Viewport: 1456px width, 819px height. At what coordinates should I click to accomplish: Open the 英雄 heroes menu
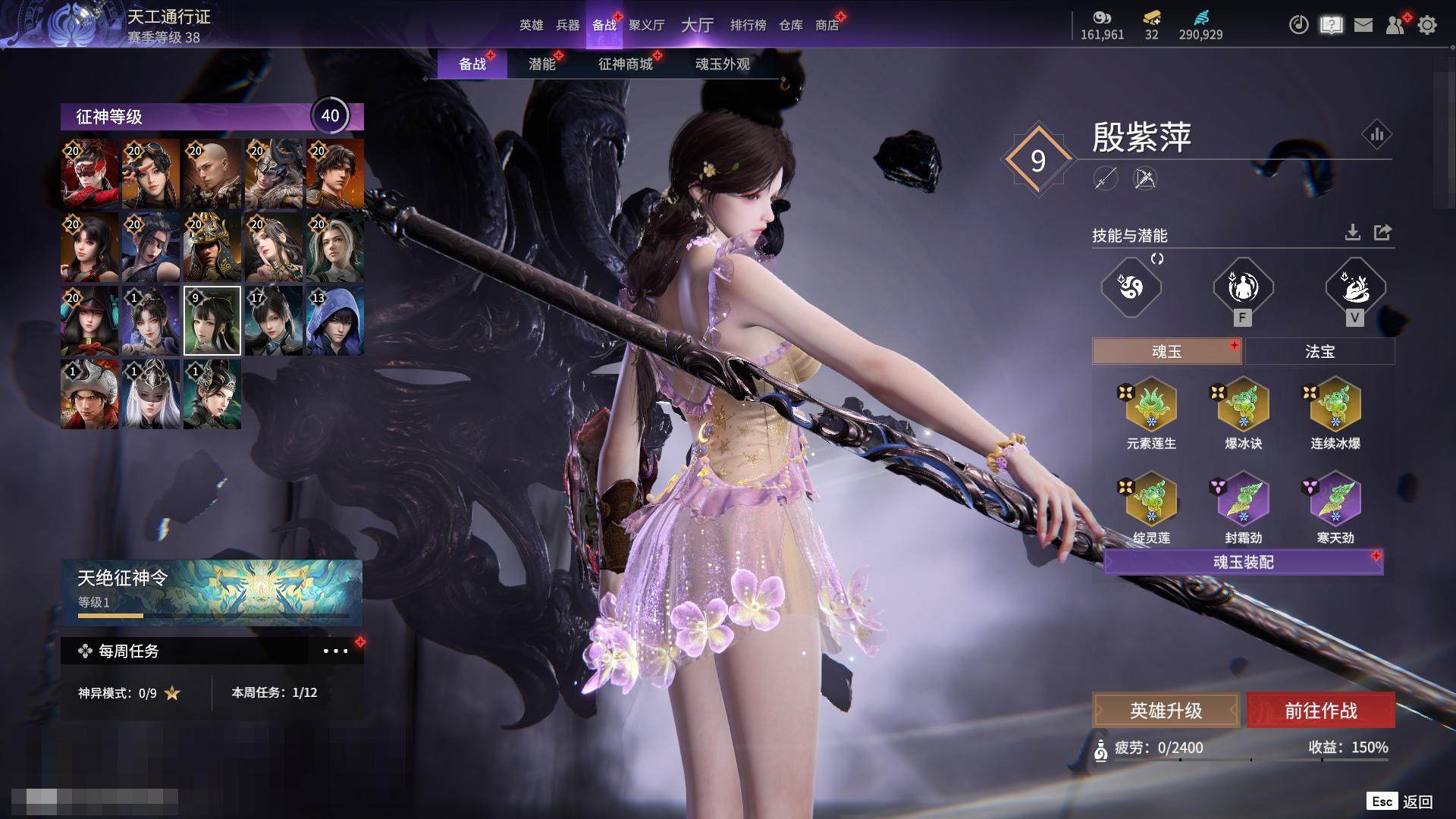(531, 25)
